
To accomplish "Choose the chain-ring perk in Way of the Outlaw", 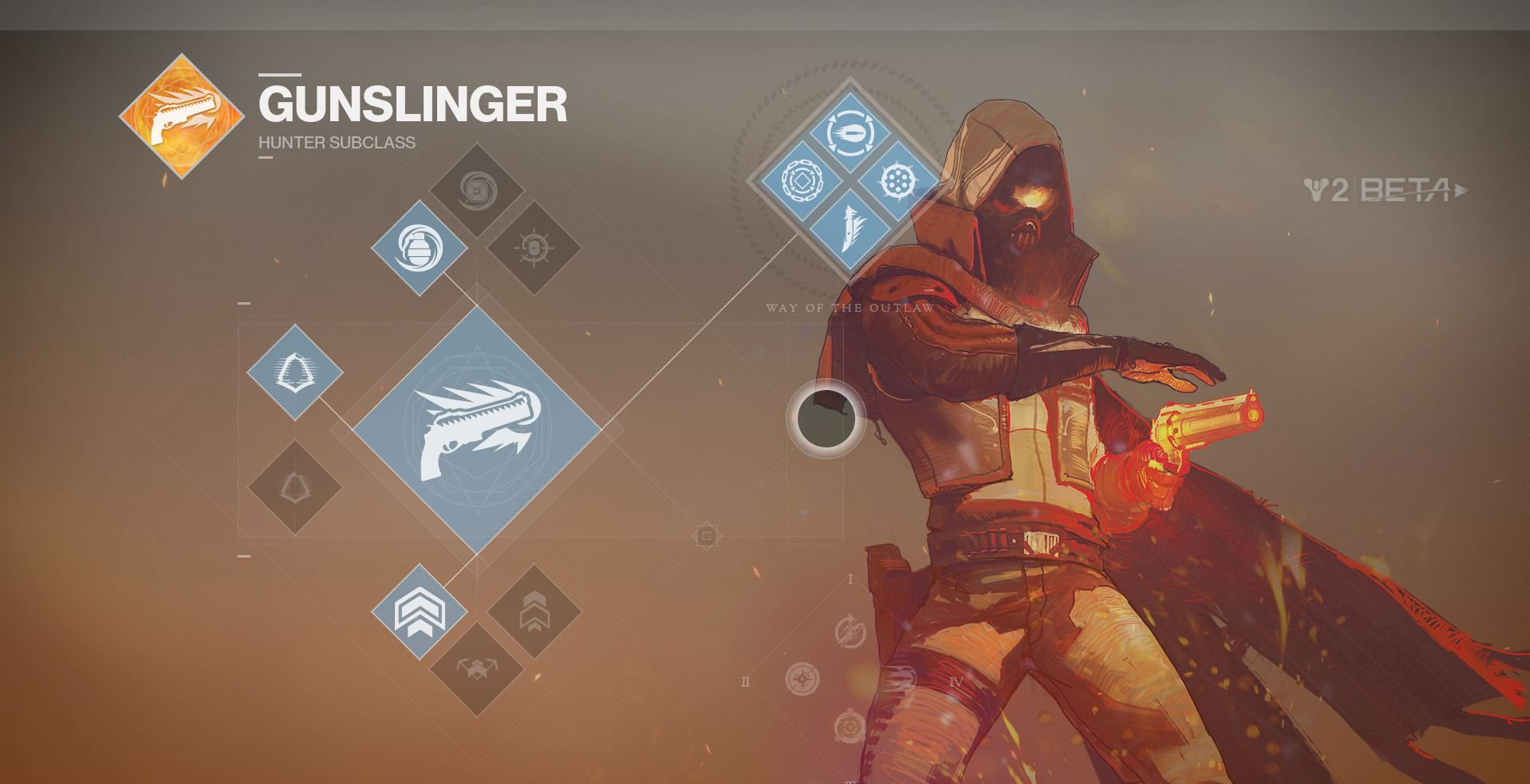I will coord(802,181).
